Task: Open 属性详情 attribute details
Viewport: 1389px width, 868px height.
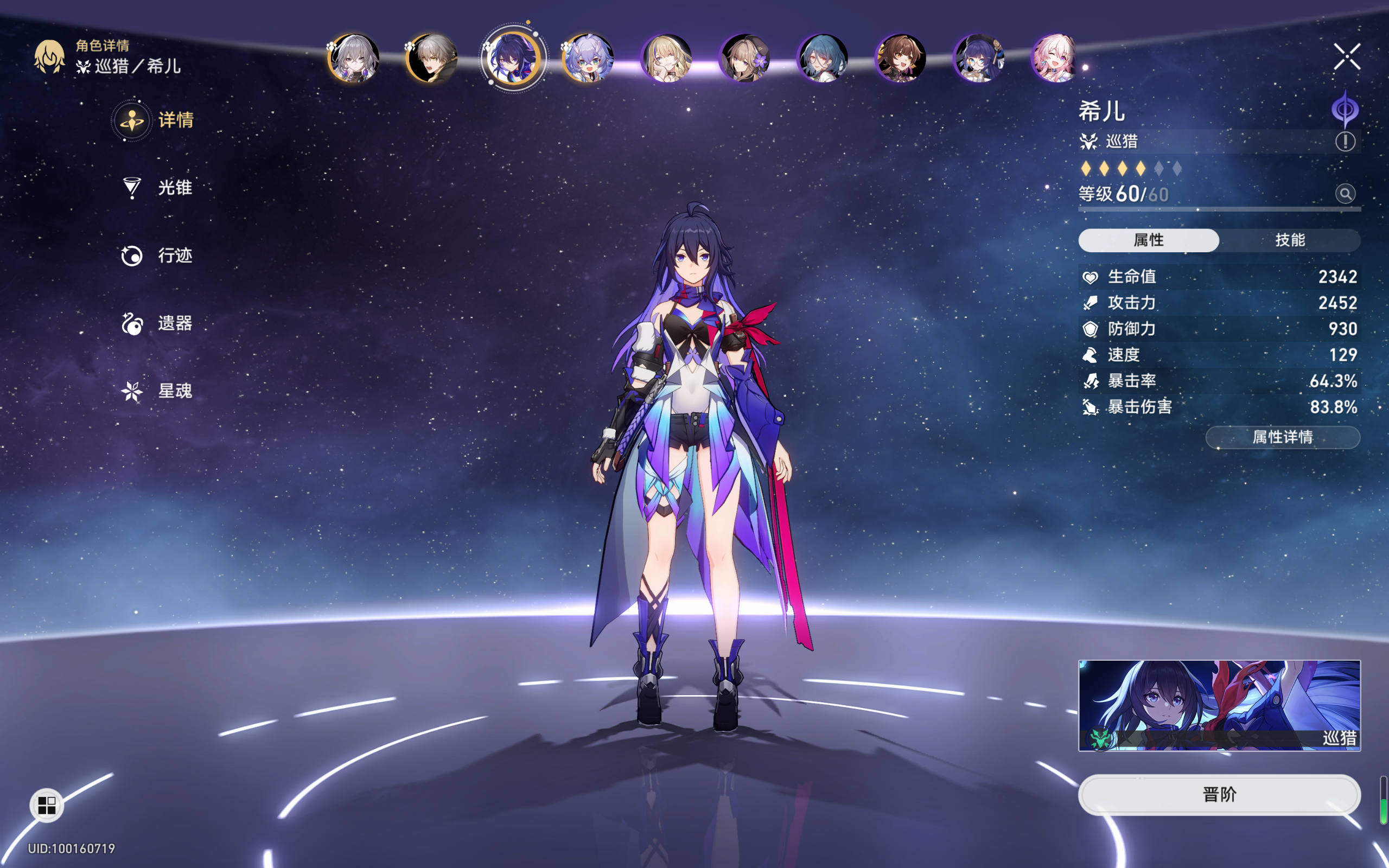Action: (1282, 437)
